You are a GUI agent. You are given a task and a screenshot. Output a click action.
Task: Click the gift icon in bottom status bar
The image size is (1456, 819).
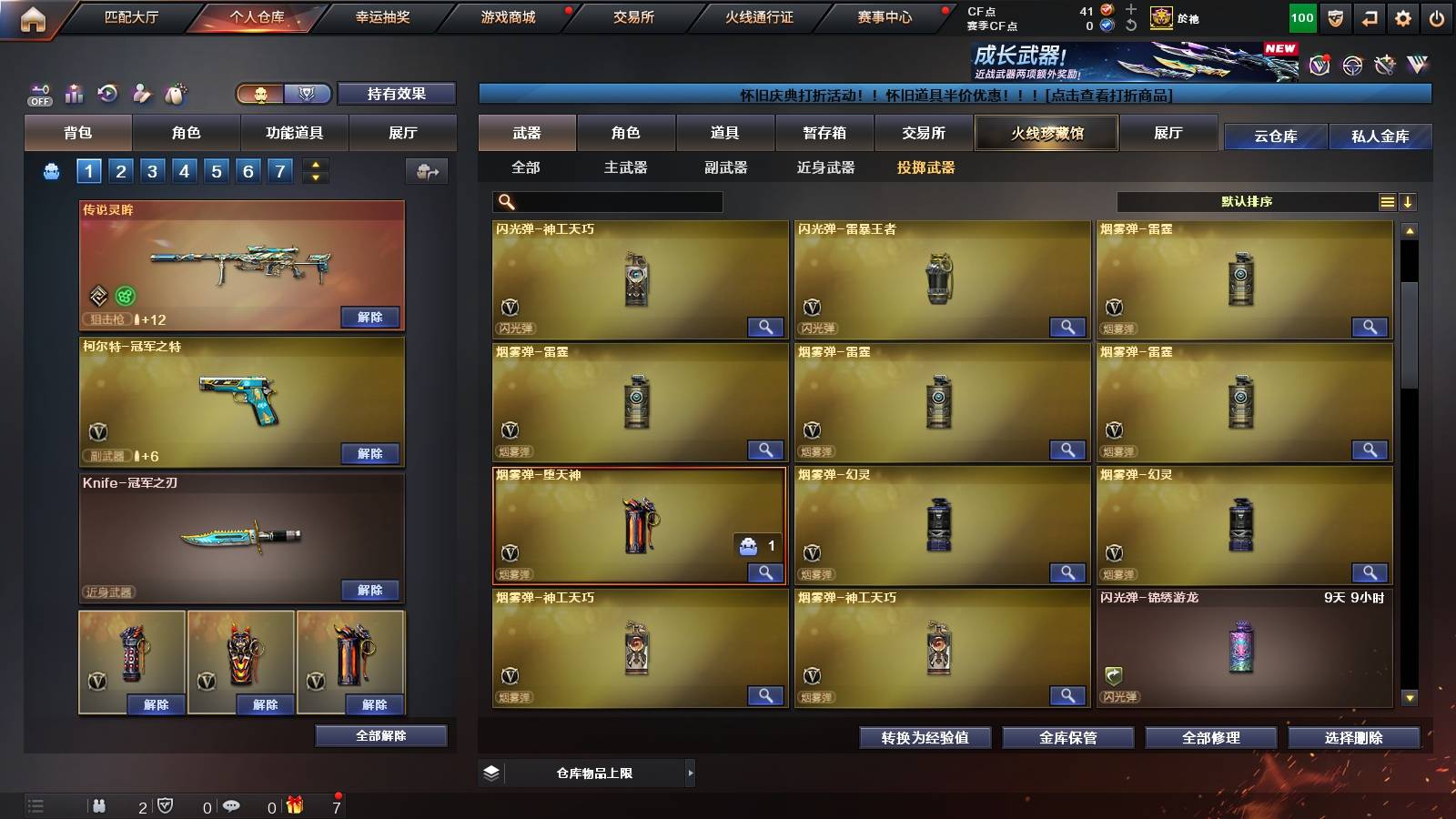[x=293, y=806]
